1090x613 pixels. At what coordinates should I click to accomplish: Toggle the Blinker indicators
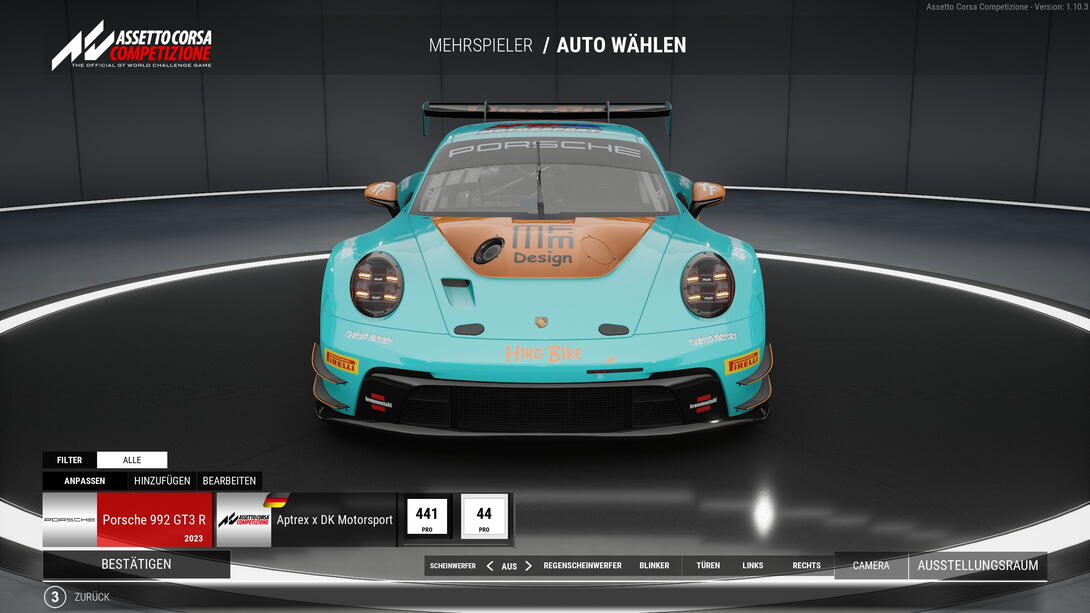pos(654,566)
